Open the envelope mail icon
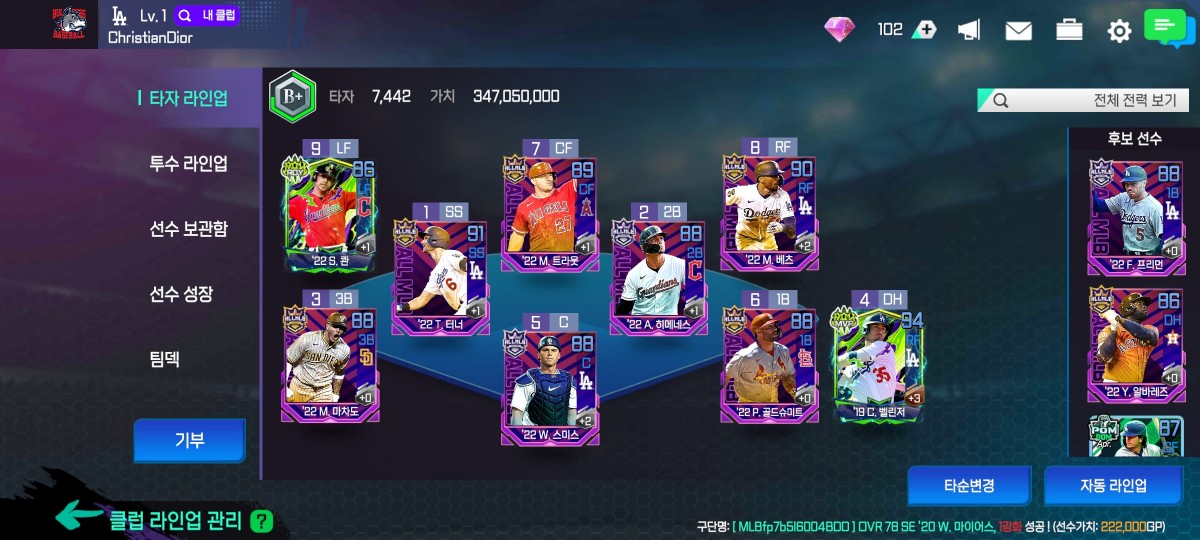Screen dimensions: 1200x540 [1018, 31]
